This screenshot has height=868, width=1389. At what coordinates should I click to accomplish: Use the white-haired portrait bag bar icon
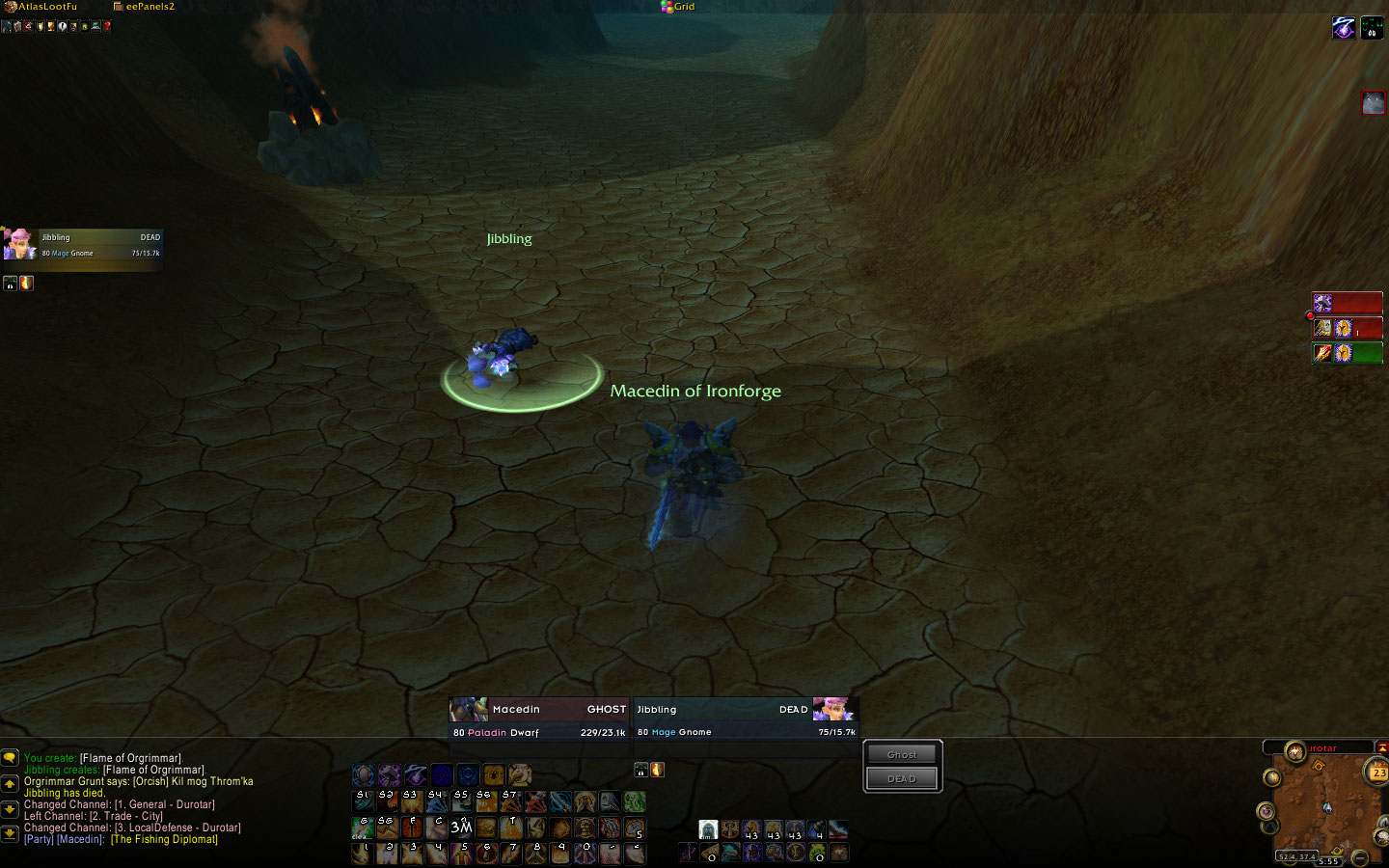pos(708,829)
